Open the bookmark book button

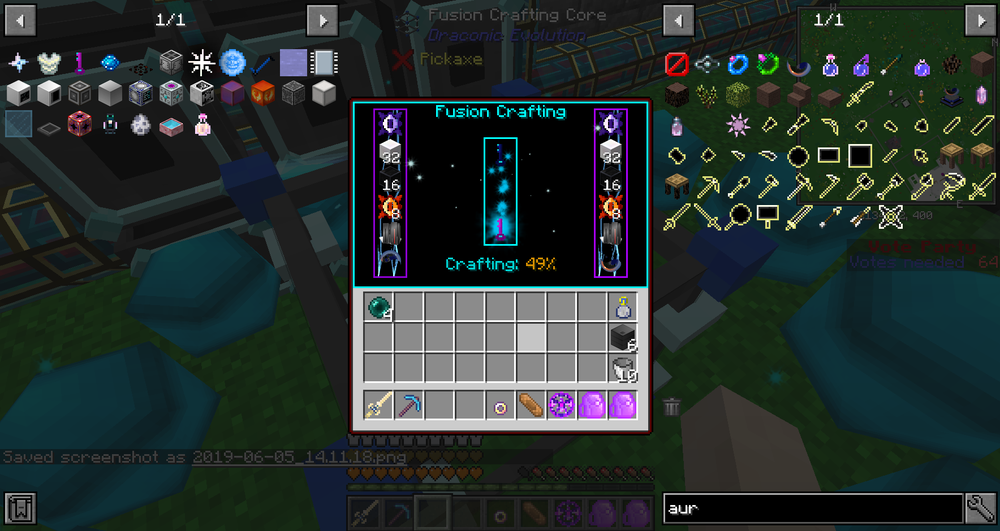tap(19, 506)
